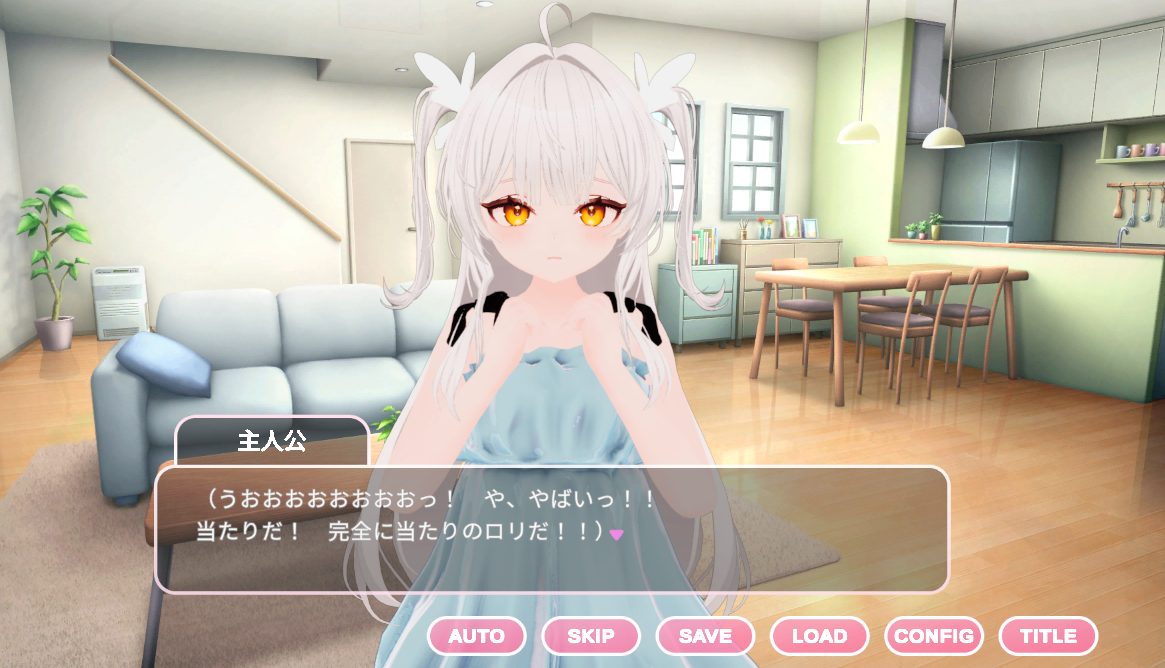Screen dimensions: 1165x668
Task: Open the CONFIG settings
Action: (x=933, y=636)
